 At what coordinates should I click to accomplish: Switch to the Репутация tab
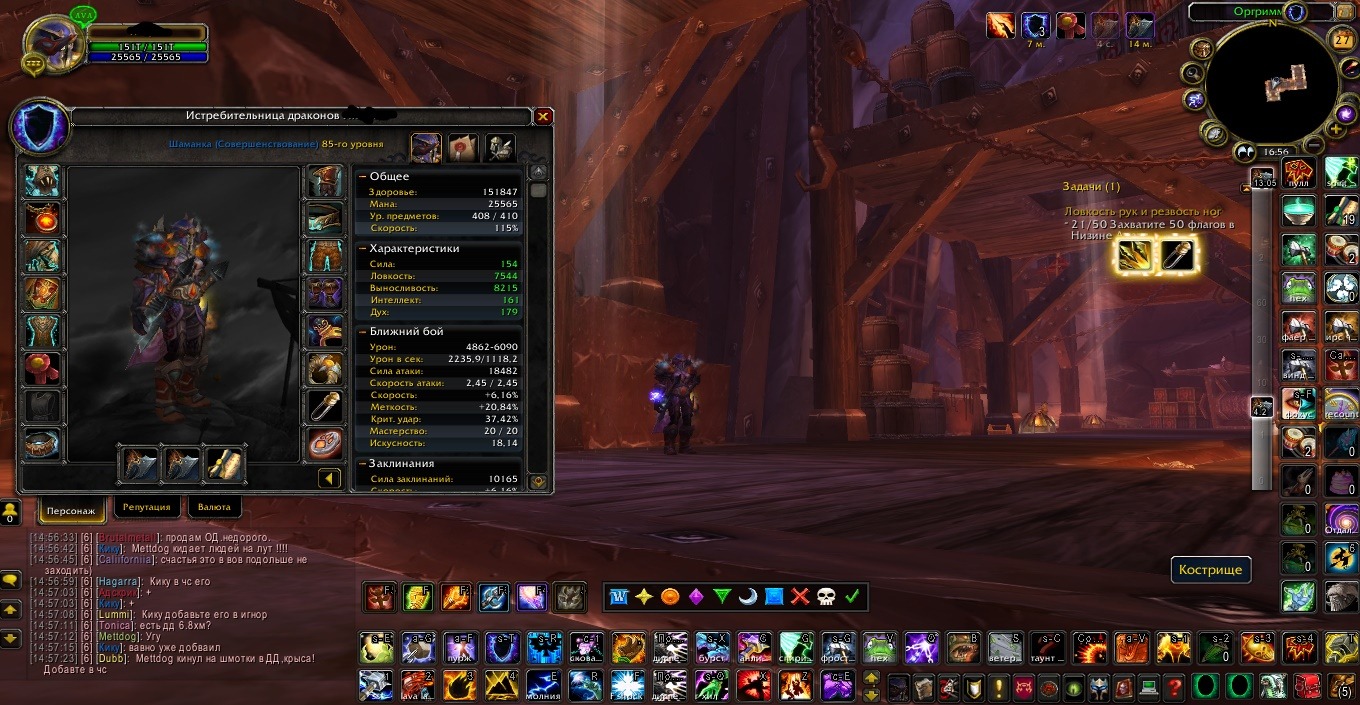(x=147, y=508)
